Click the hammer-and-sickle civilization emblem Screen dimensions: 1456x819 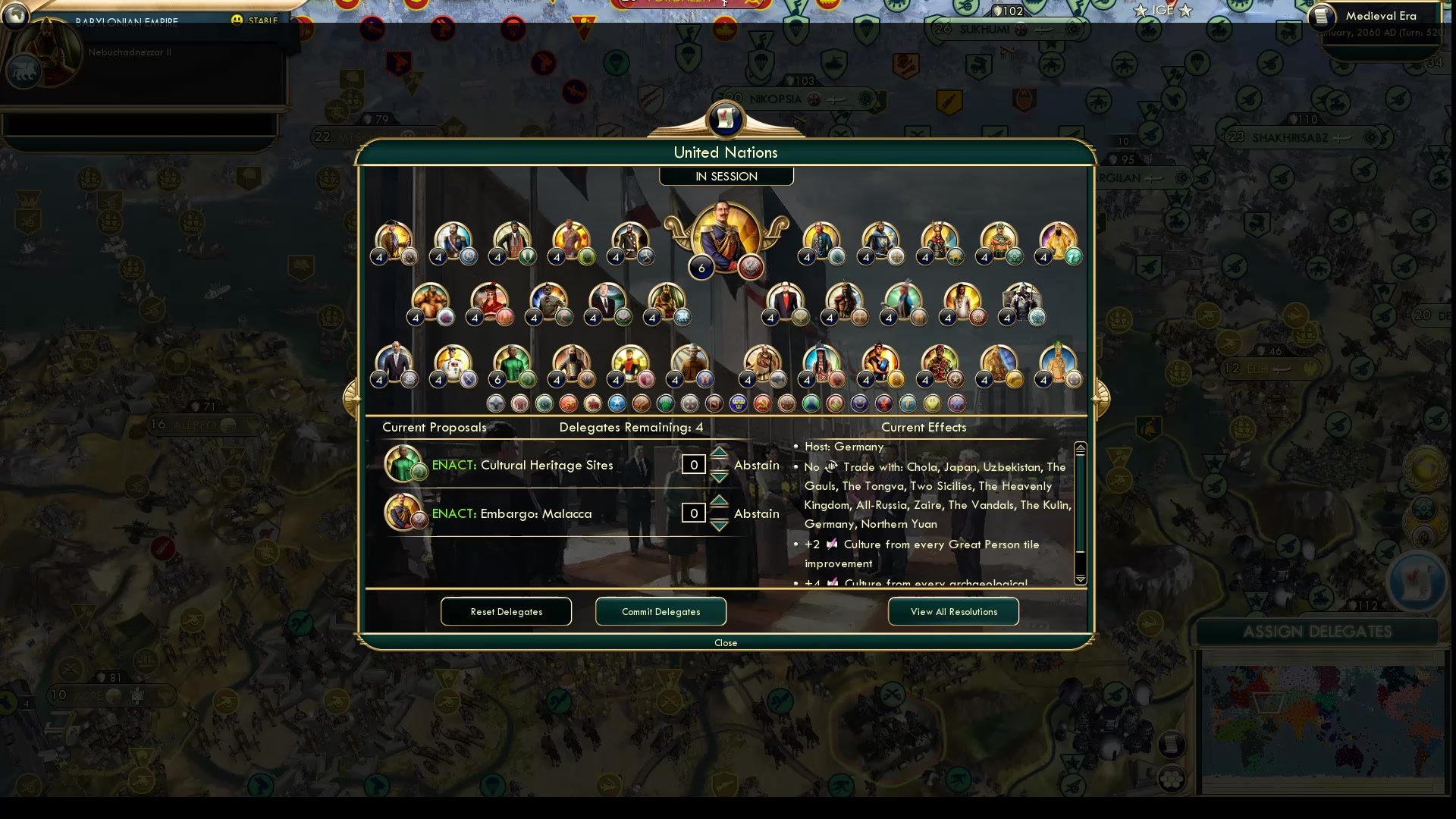click(x=761, y=403)
